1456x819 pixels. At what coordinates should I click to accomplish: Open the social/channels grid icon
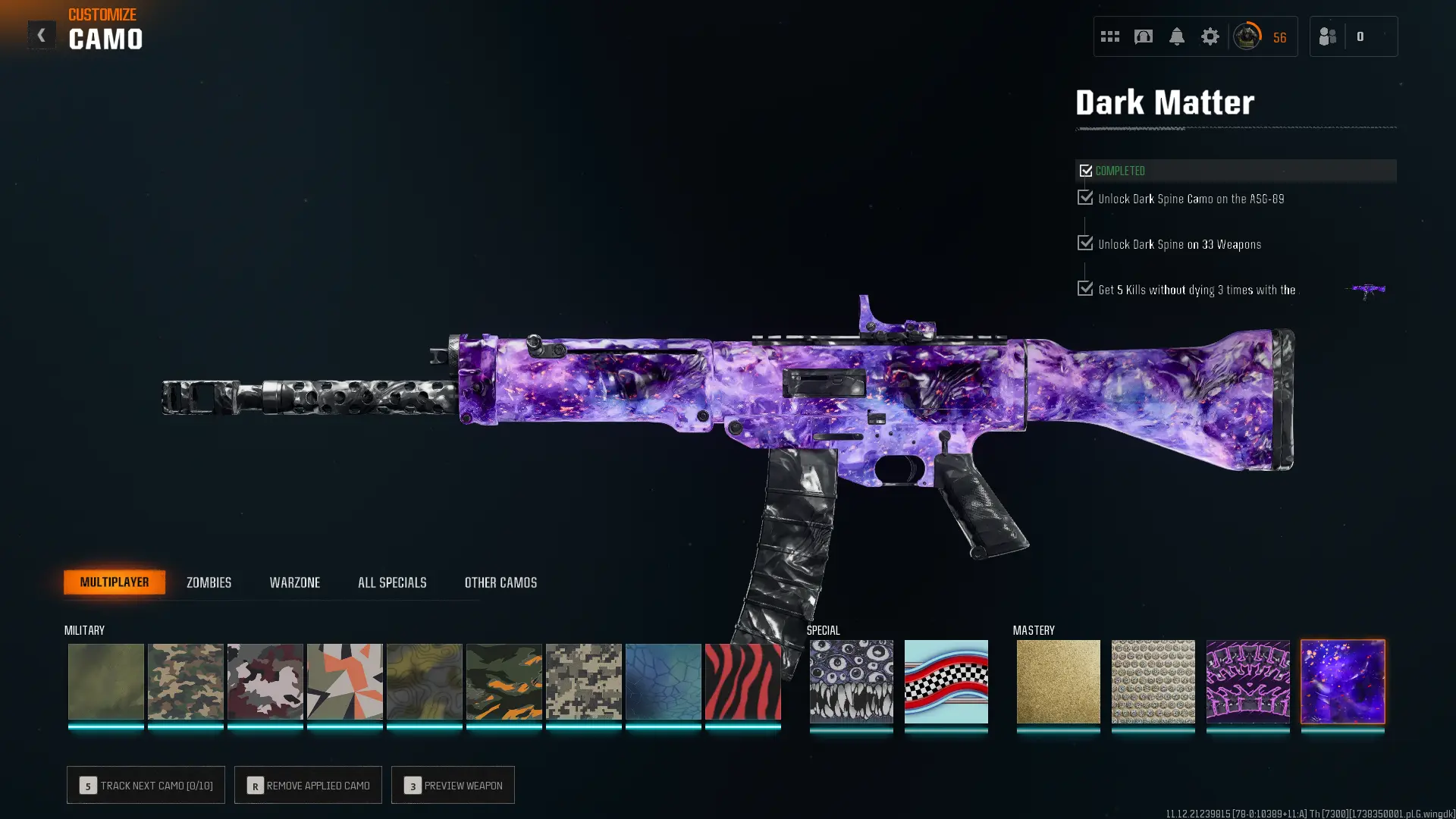pyautogui.click(x=1109, y=36)
